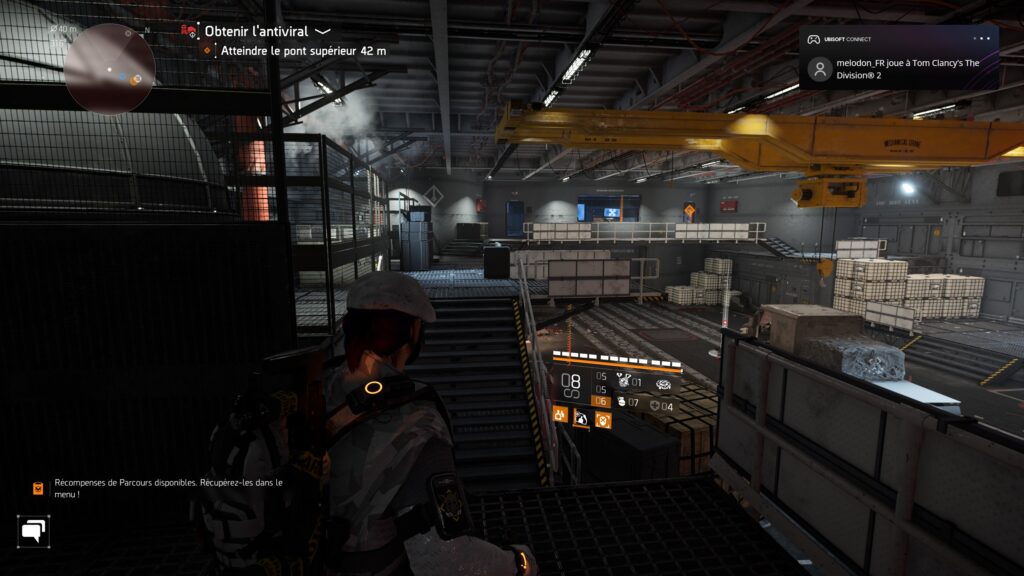Select the orange highlighted weapon slot 06
Viewport: 1024px width, 576px height.
601,402
